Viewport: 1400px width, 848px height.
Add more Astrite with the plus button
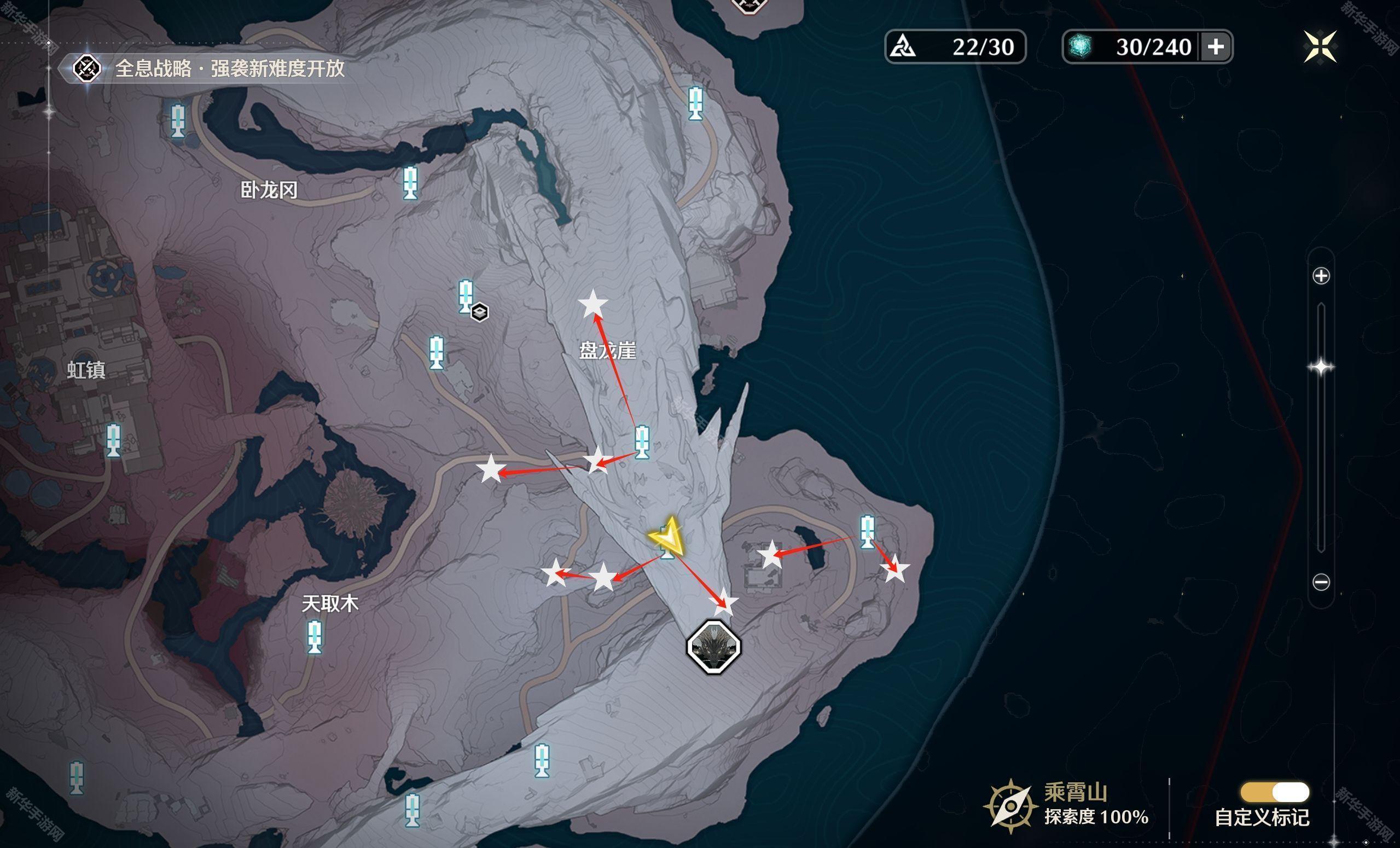coord(1215,47)
